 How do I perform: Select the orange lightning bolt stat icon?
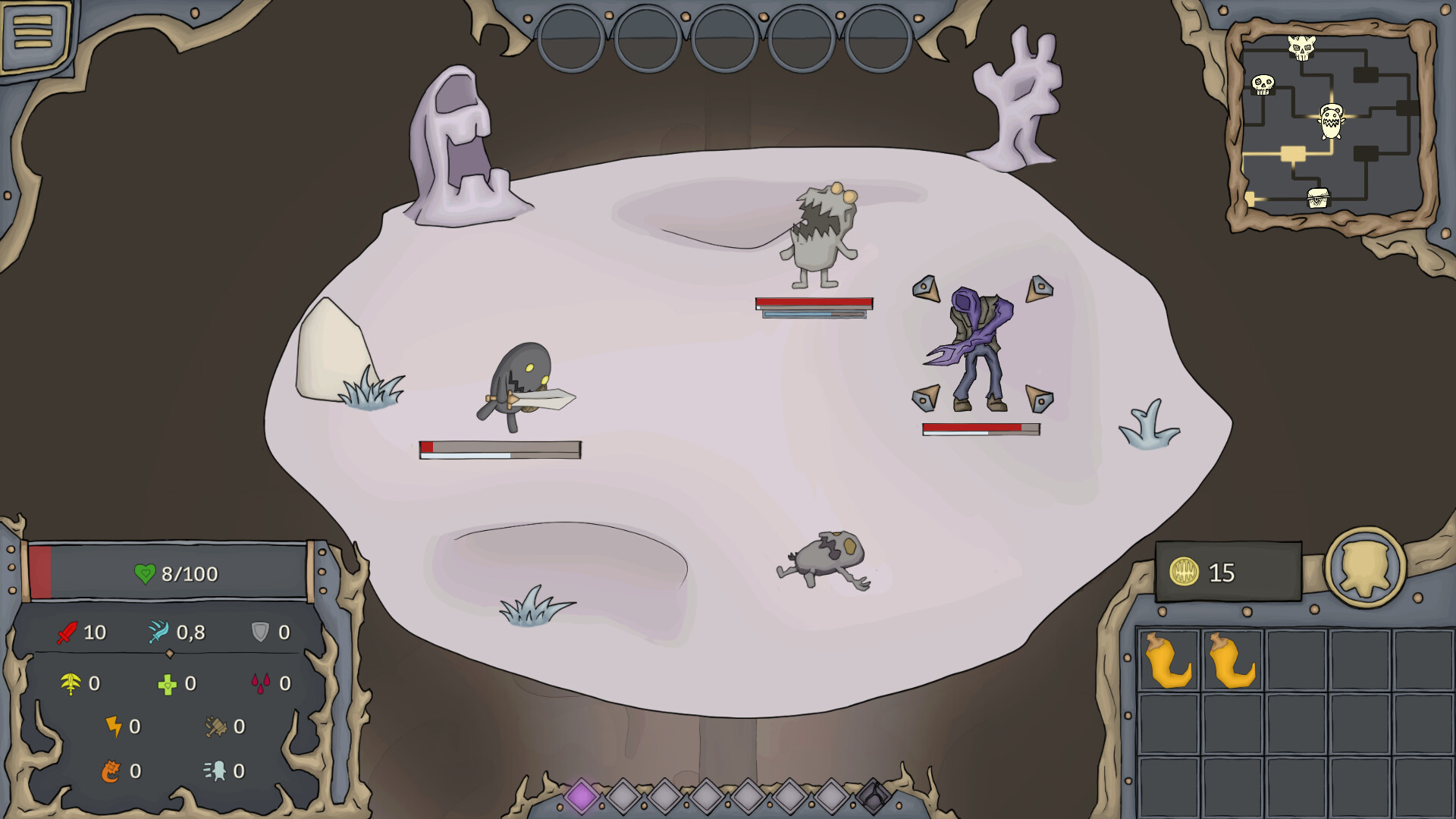(x=113, y=726)
